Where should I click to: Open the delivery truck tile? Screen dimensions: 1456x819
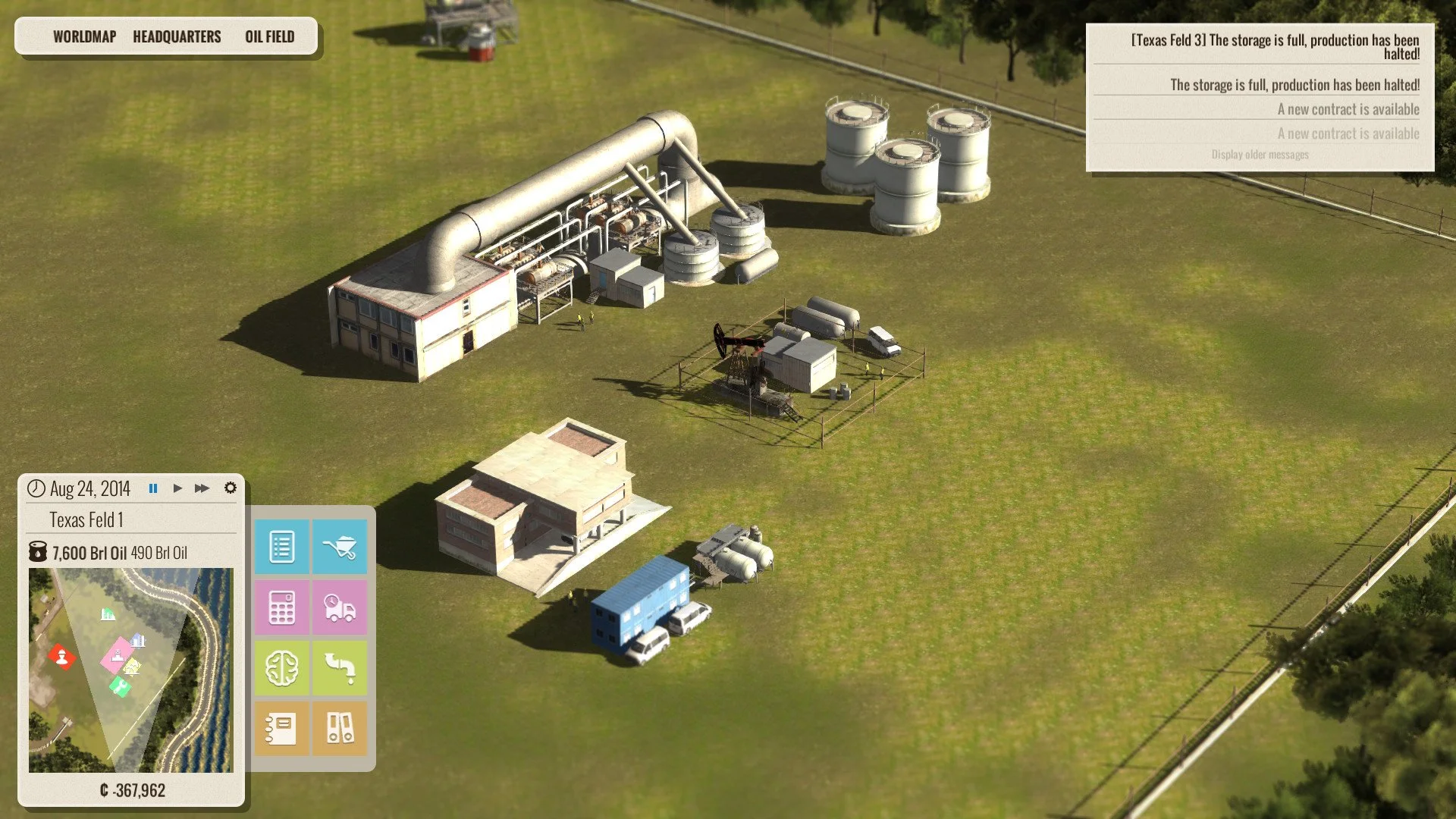tap(340, 607)
